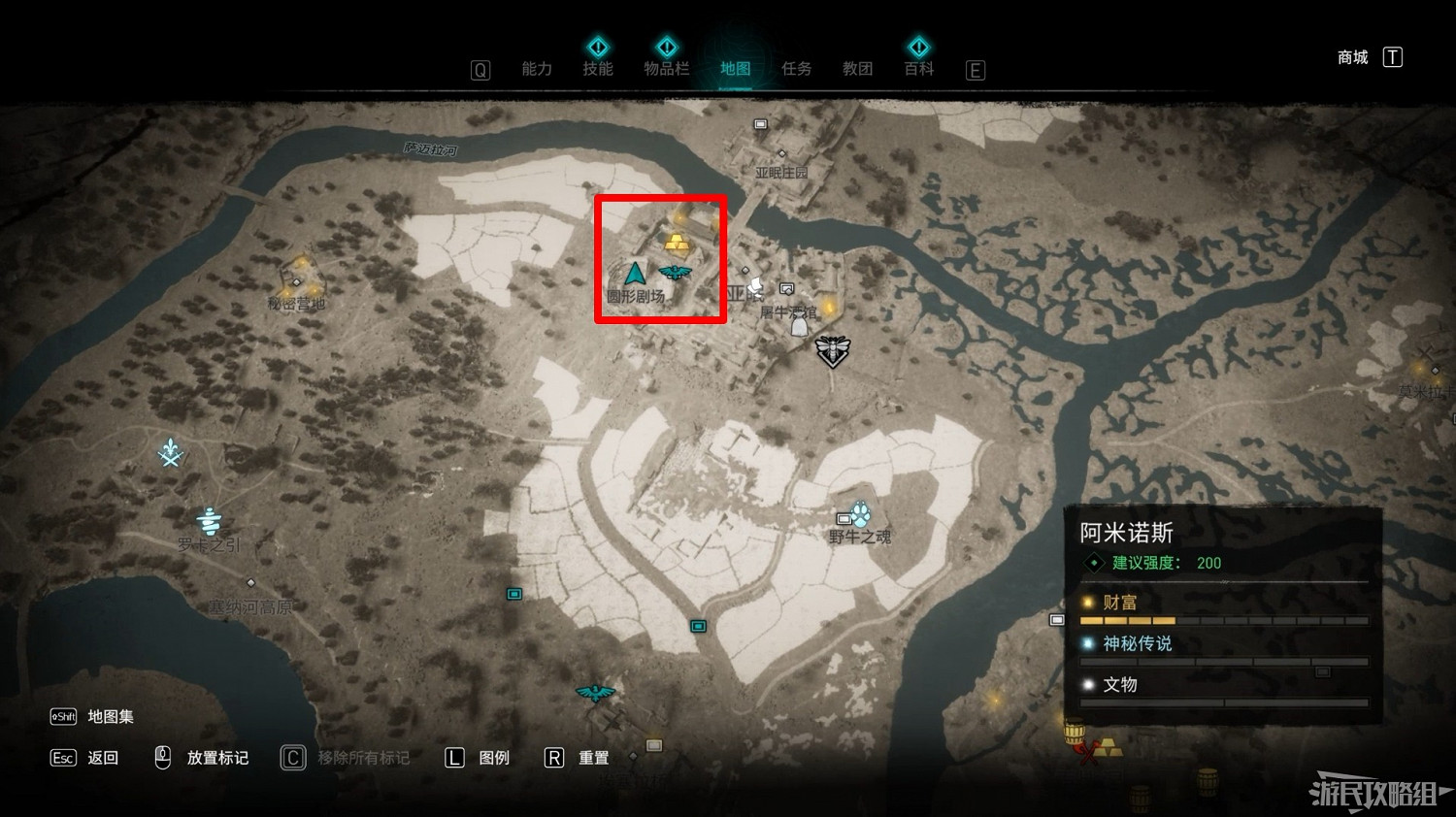1456x817 pixels.
Task: Open the 商城 store
Action: (1351, 57)
